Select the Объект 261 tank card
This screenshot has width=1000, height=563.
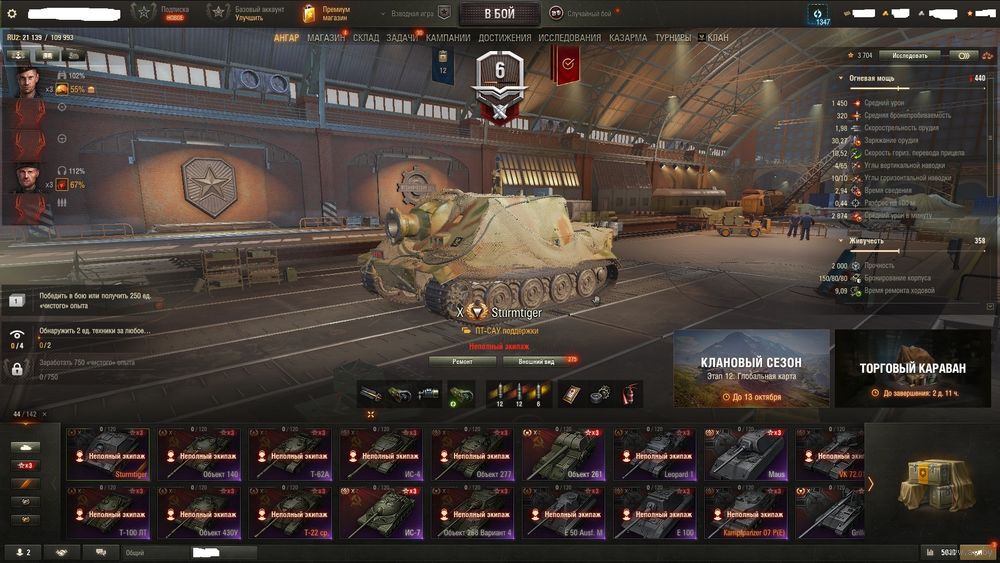pos(563,454)
